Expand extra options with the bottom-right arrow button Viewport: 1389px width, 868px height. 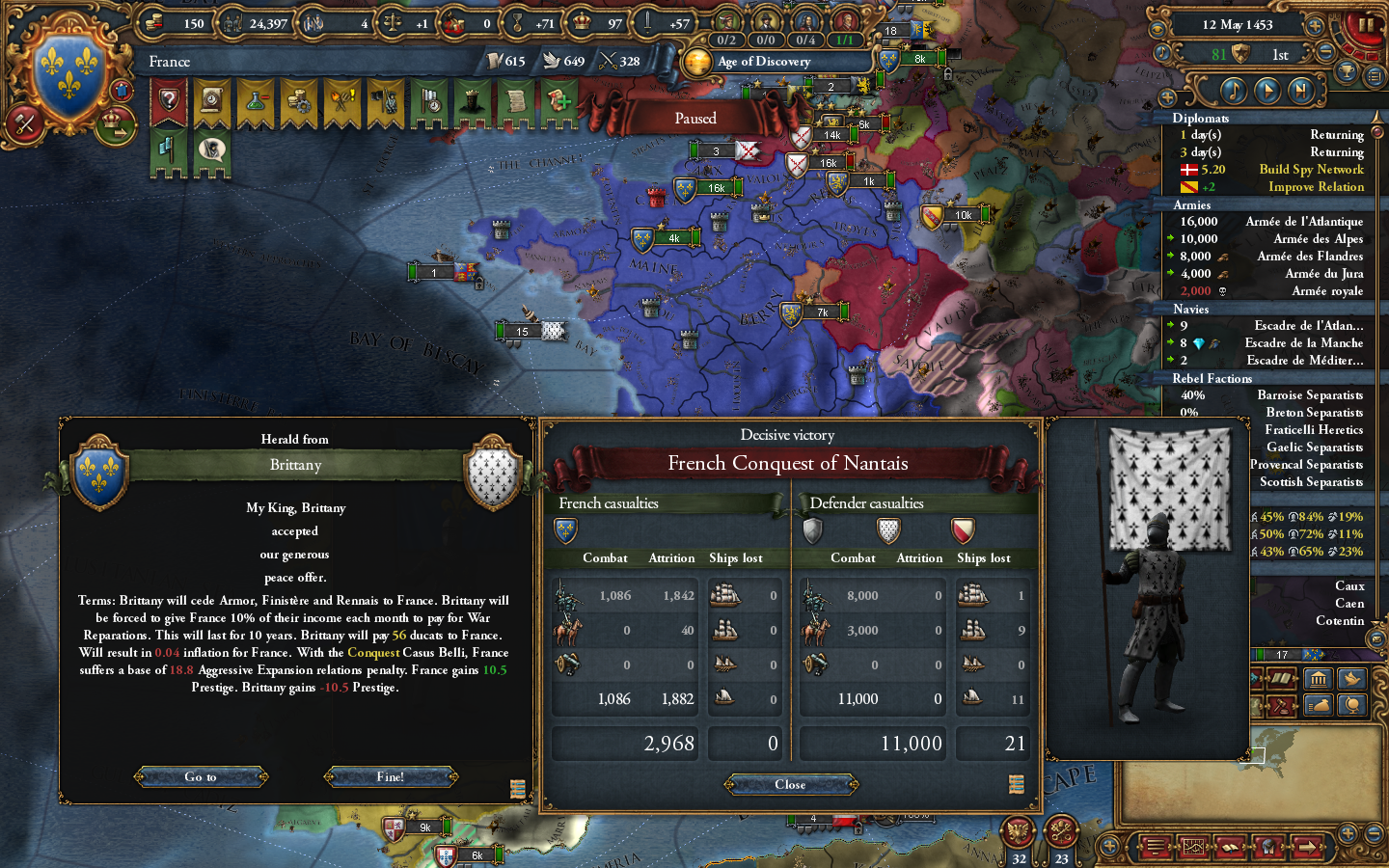[x=1307, y=847]
